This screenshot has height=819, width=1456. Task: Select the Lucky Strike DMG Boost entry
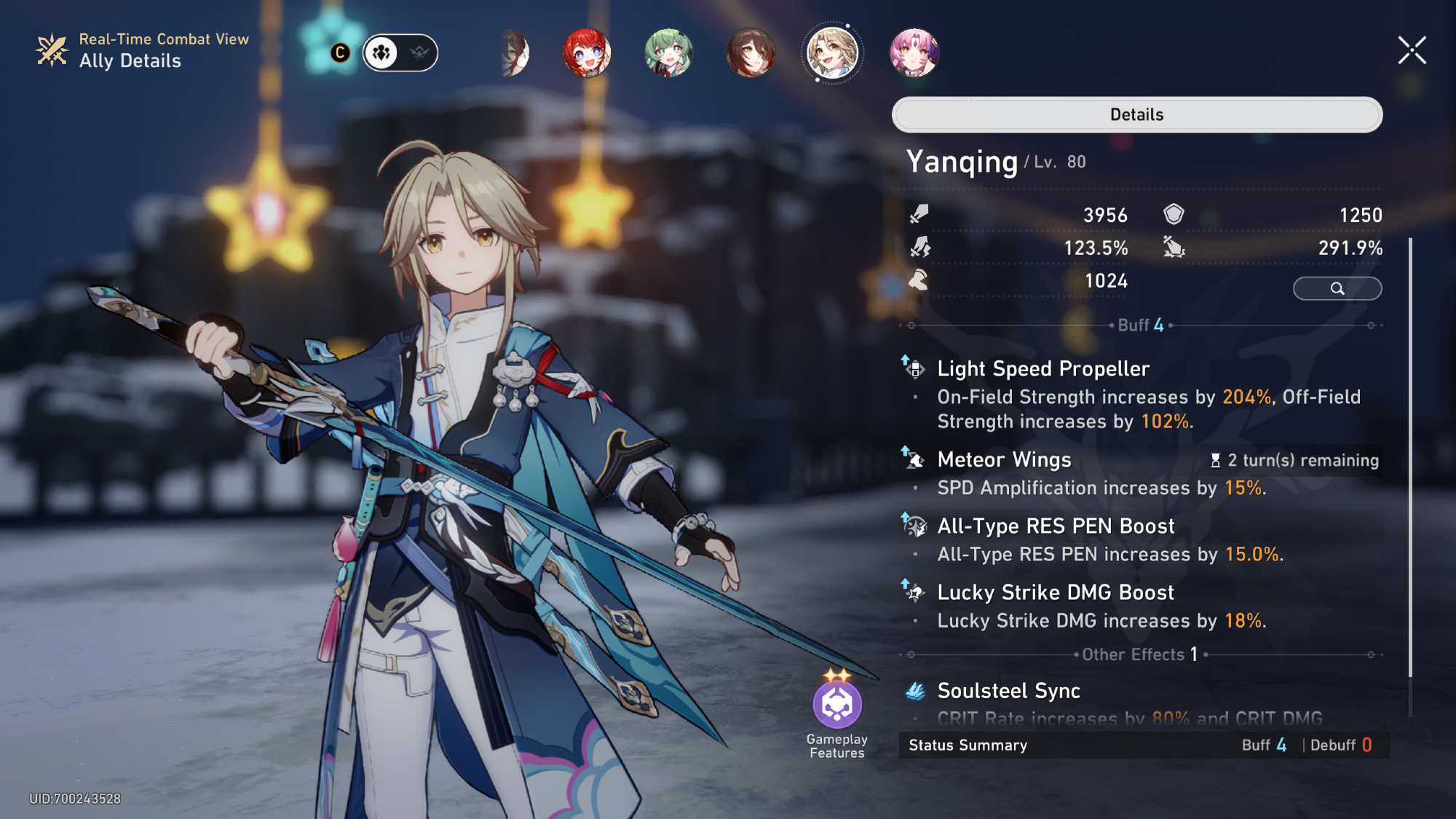click(x=1056, y=593)
